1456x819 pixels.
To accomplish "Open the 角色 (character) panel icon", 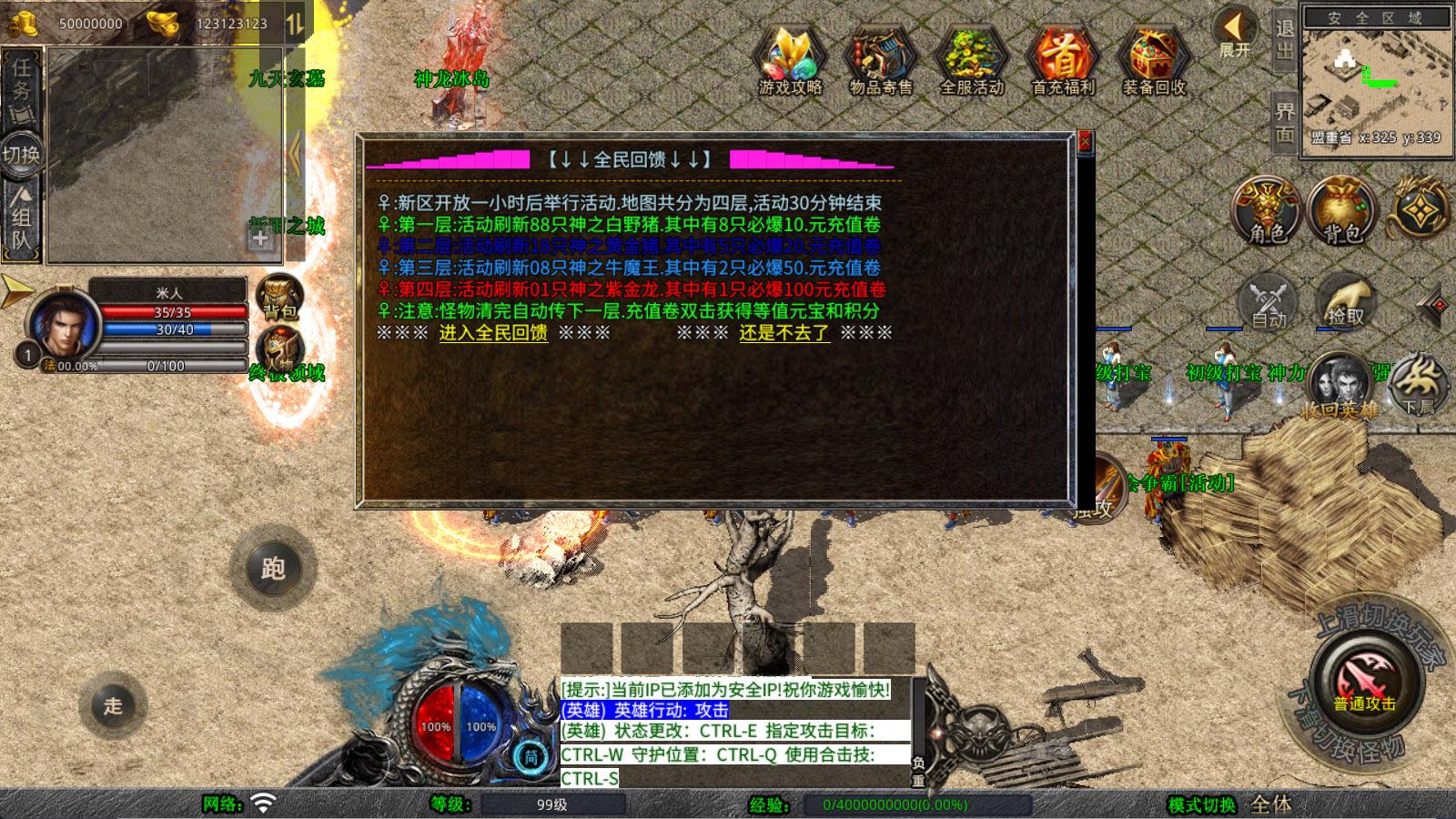I will [x=1265, y=211].
